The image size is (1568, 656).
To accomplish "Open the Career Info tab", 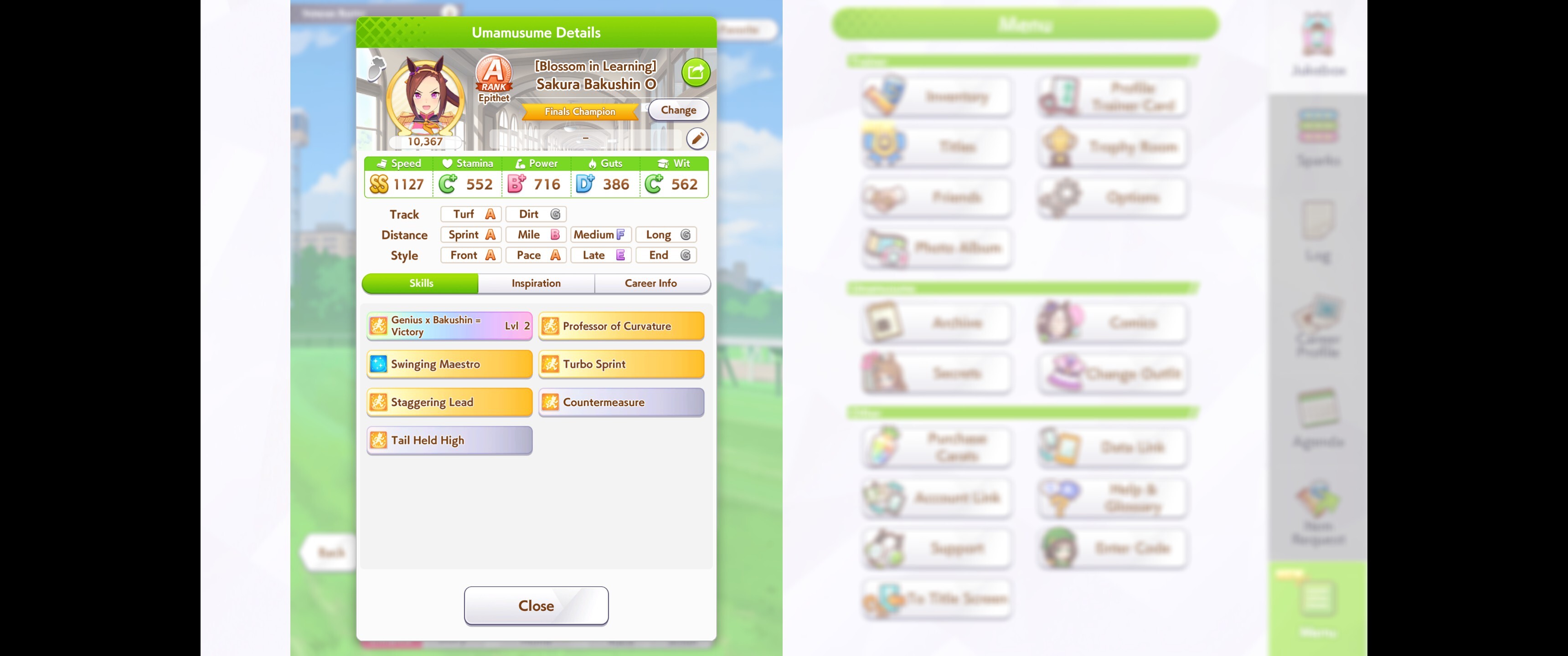I will click(x=650, y=283).
